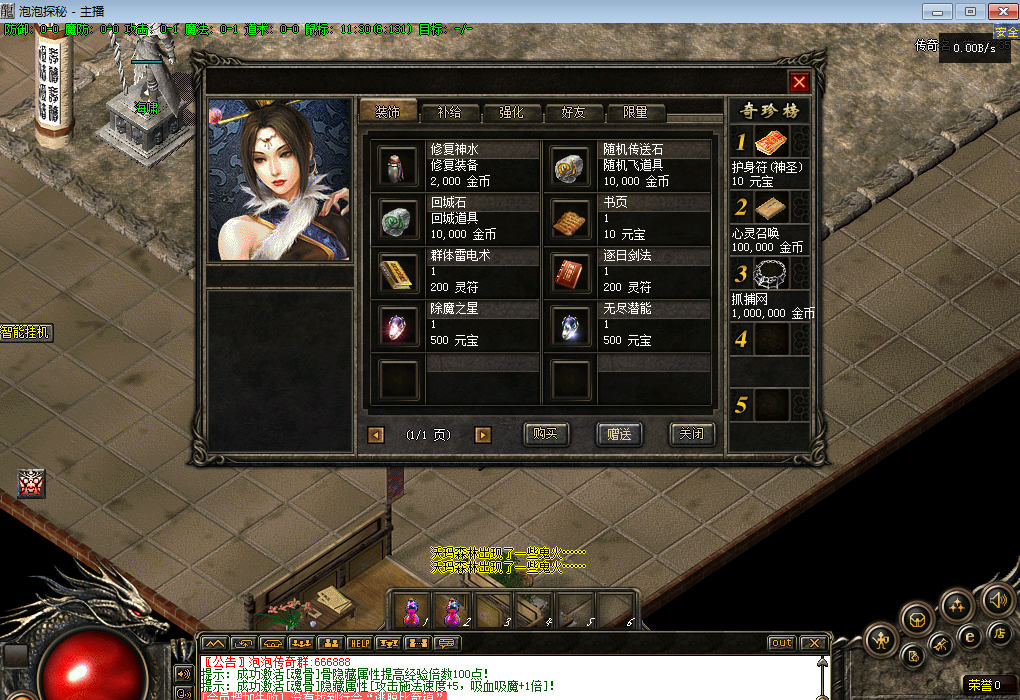The width and height of the screenshot is (1020, 700).
Task: Select the 好友 tab
Action: click(573, 113)
